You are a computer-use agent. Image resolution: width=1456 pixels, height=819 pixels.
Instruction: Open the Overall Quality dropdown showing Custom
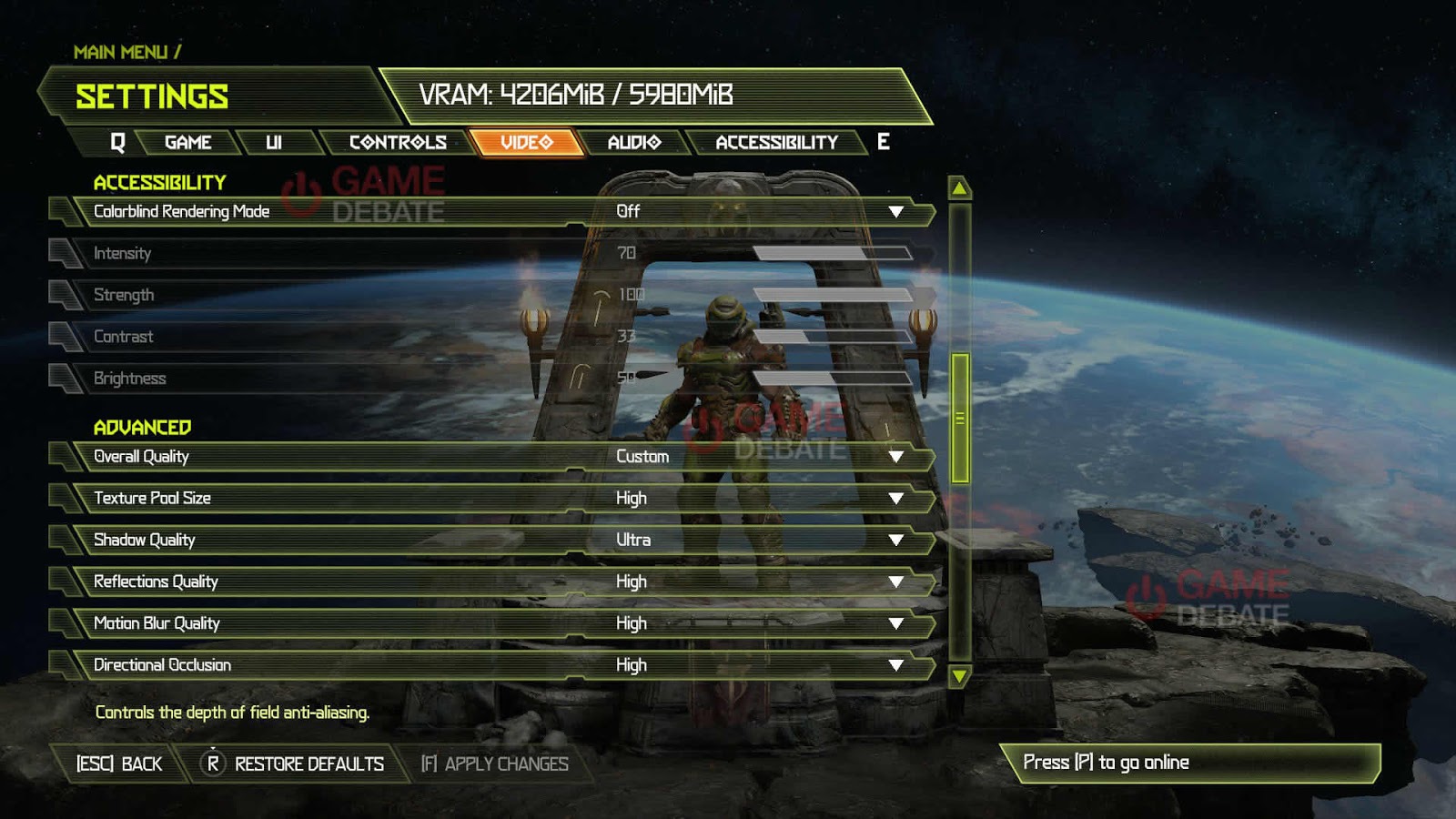click(898, 457)
